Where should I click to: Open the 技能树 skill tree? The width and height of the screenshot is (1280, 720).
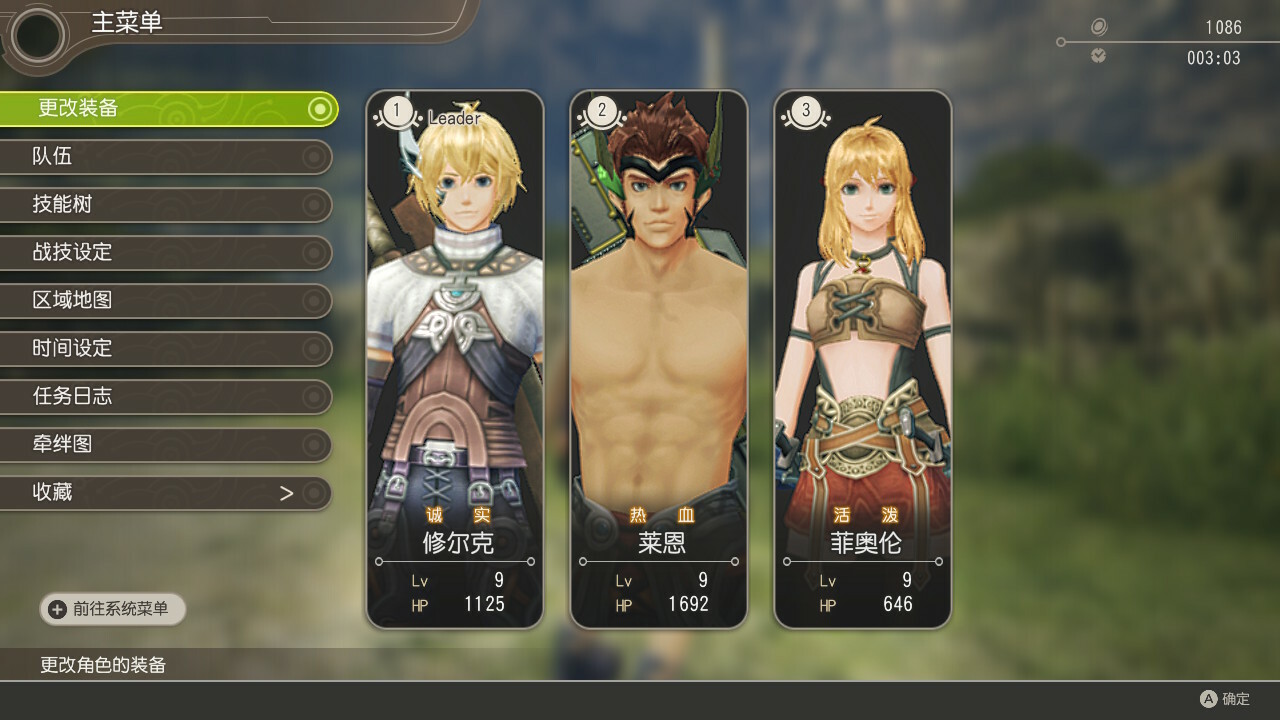pyautogui.click(x=165, y=204)
